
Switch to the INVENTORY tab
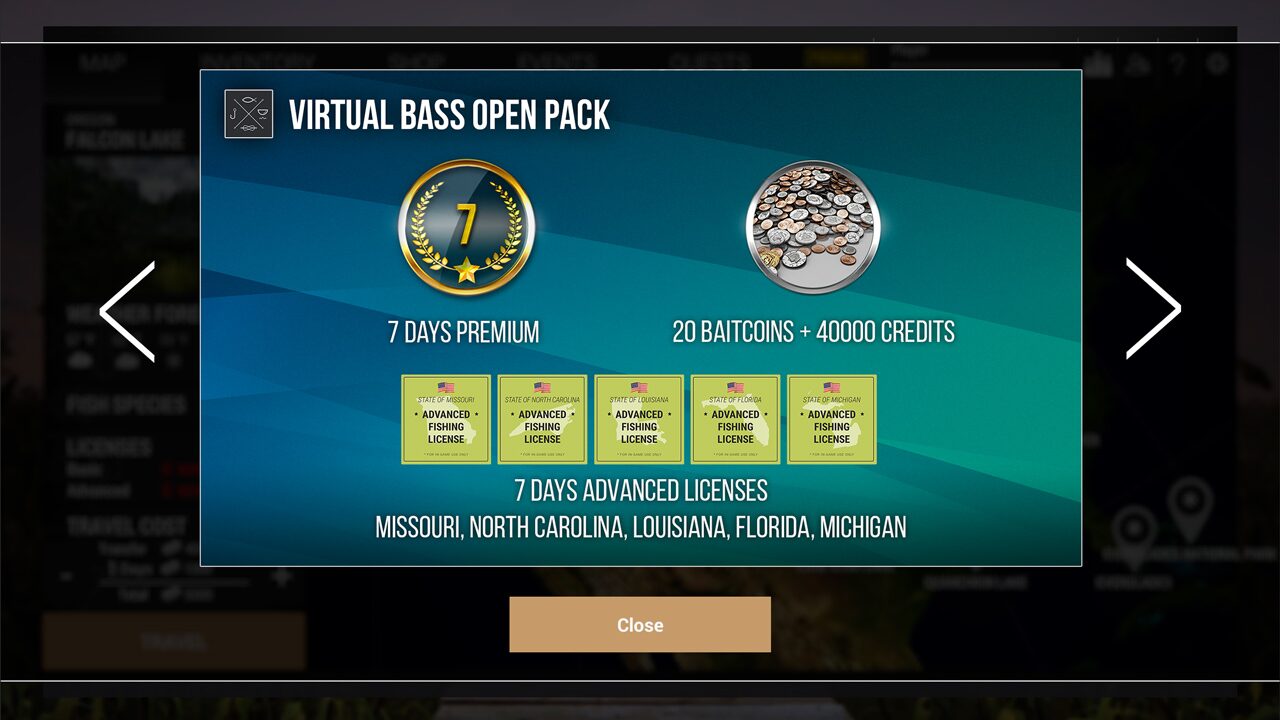coord(258,62)
